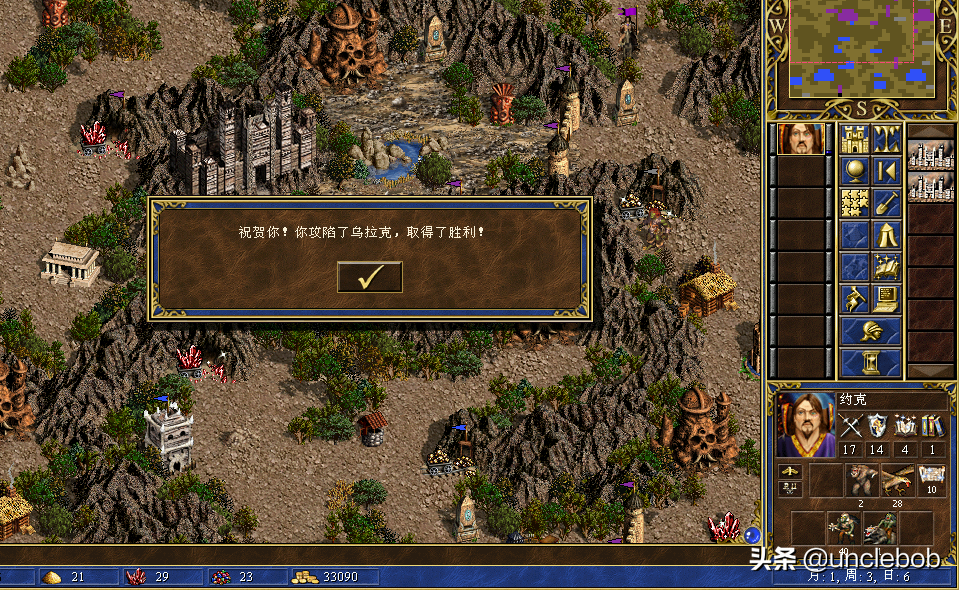Toggle the underground view button
Image resolution: width=959 pixels, height=590 pixels.
(886, 139)
